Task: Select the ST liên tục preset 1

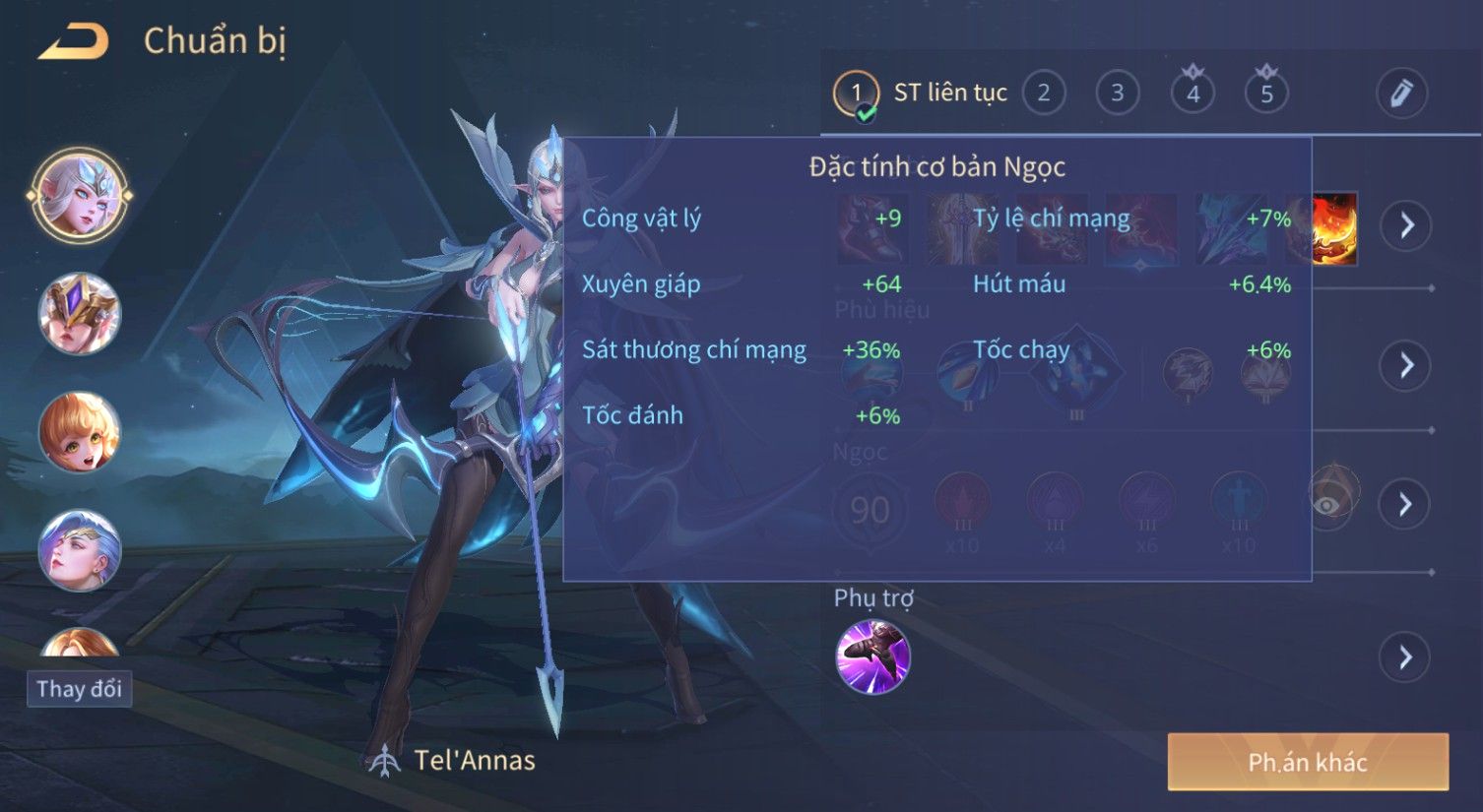Action: [856, 94]
